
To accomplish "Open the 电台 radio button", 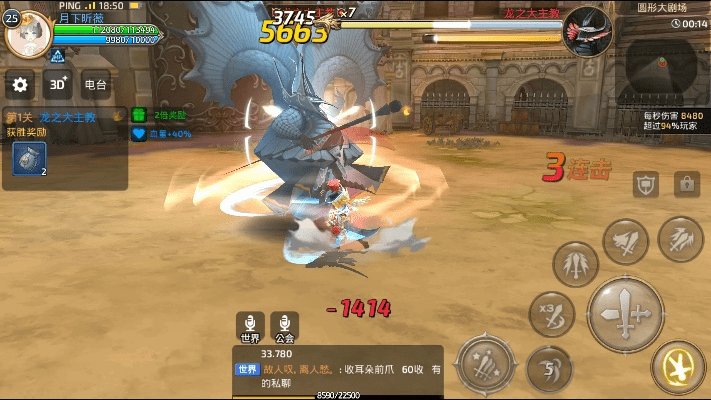I will tap(96, 85).
